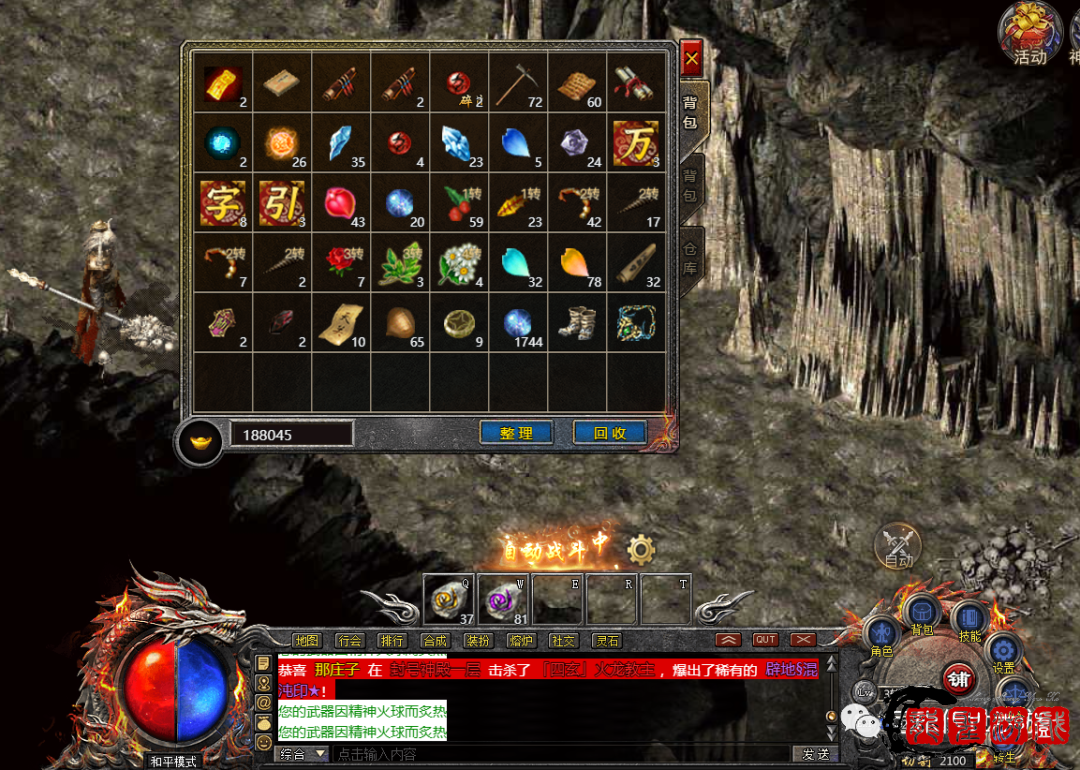Sort the bag with the 整理 button
Image resolution: width=1080 pixels, height=770 pixels.
[x=516, y=433]
